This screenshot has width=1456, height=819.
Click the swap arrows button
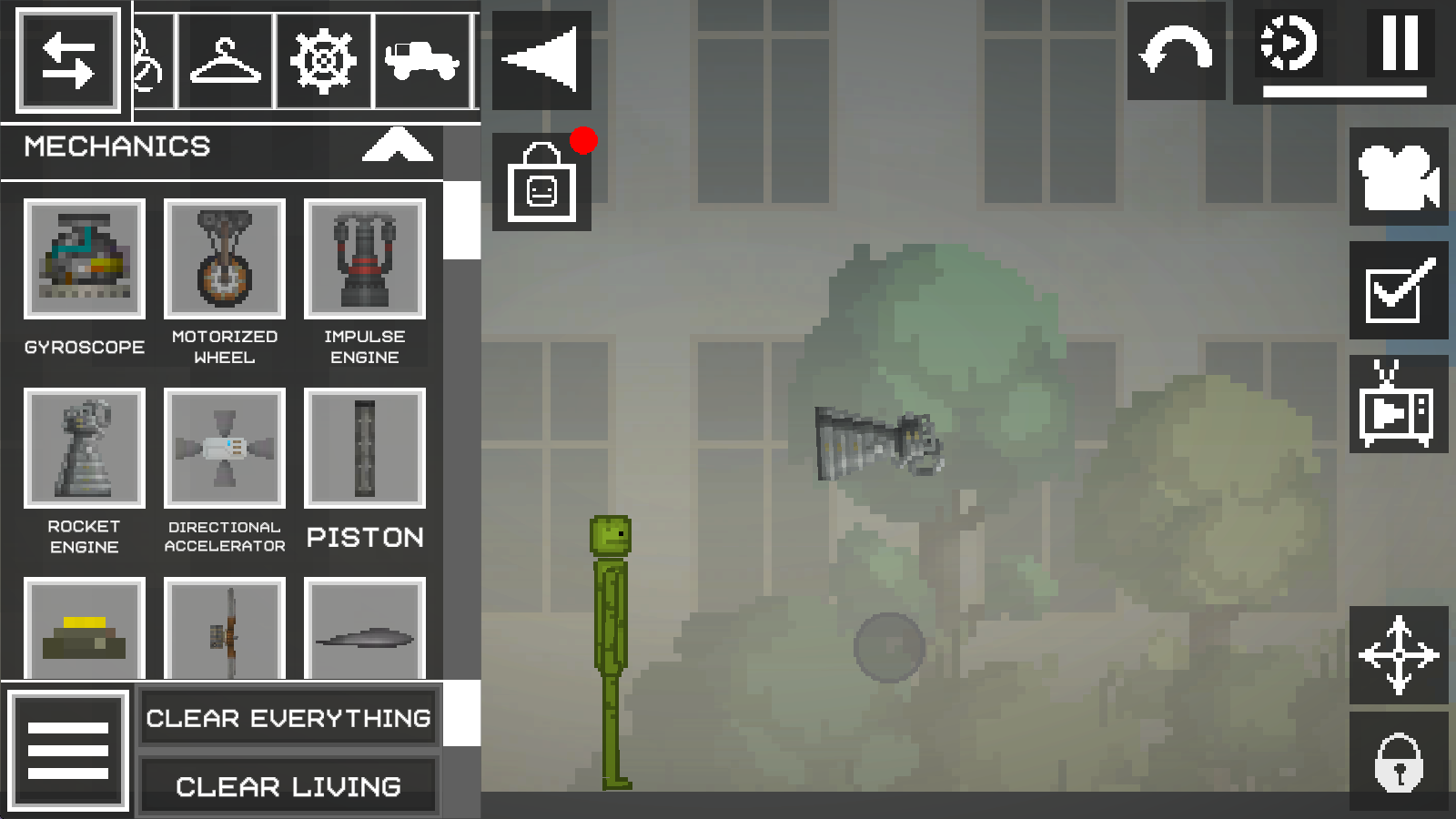pyautogui.click(x=68, y=62)
